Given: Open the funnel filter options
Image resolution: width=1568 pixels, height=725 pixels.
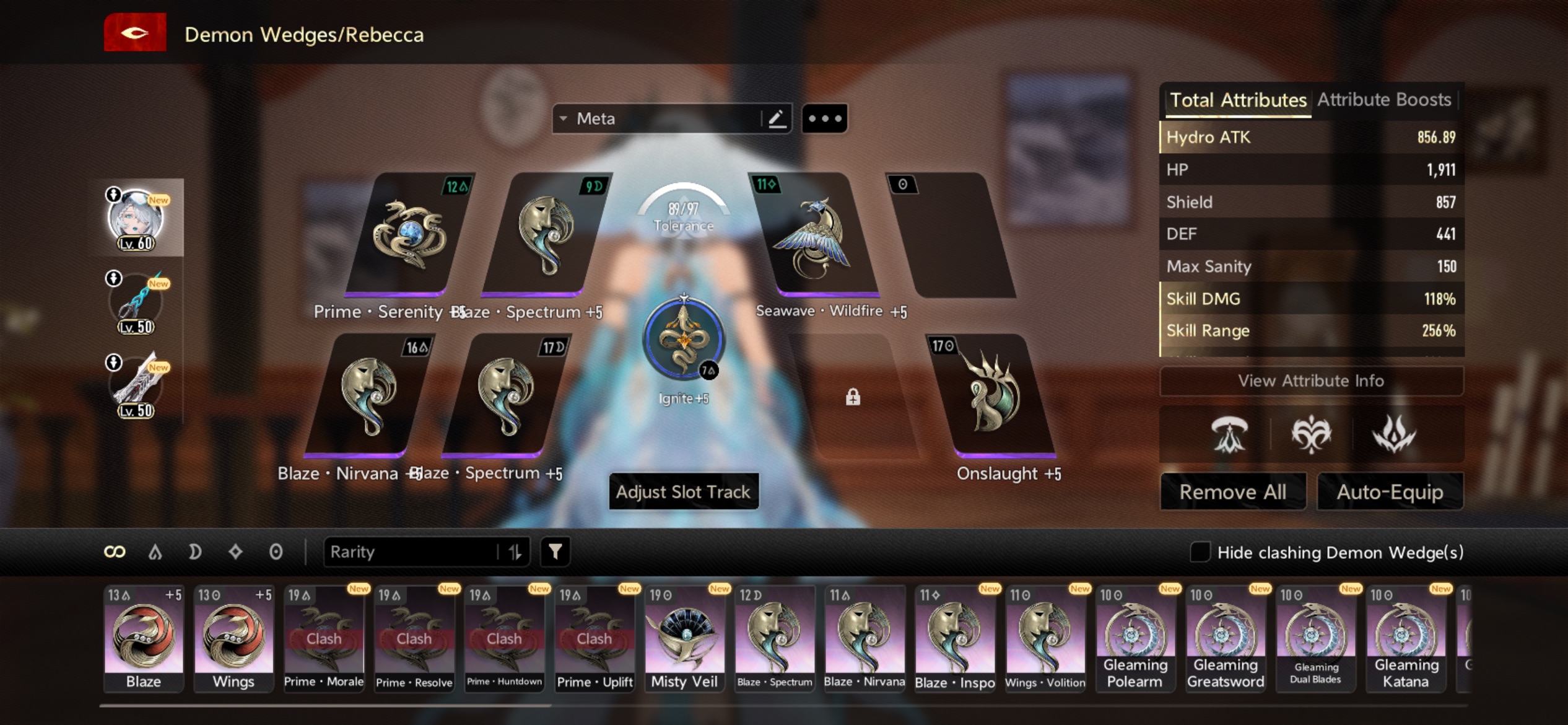Looking at the screenshot, I should 555,551.
